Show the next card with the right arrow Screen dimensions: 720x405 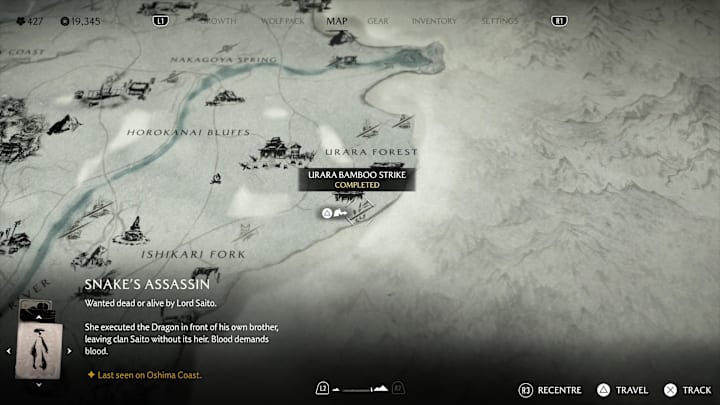tap(70, 350)
